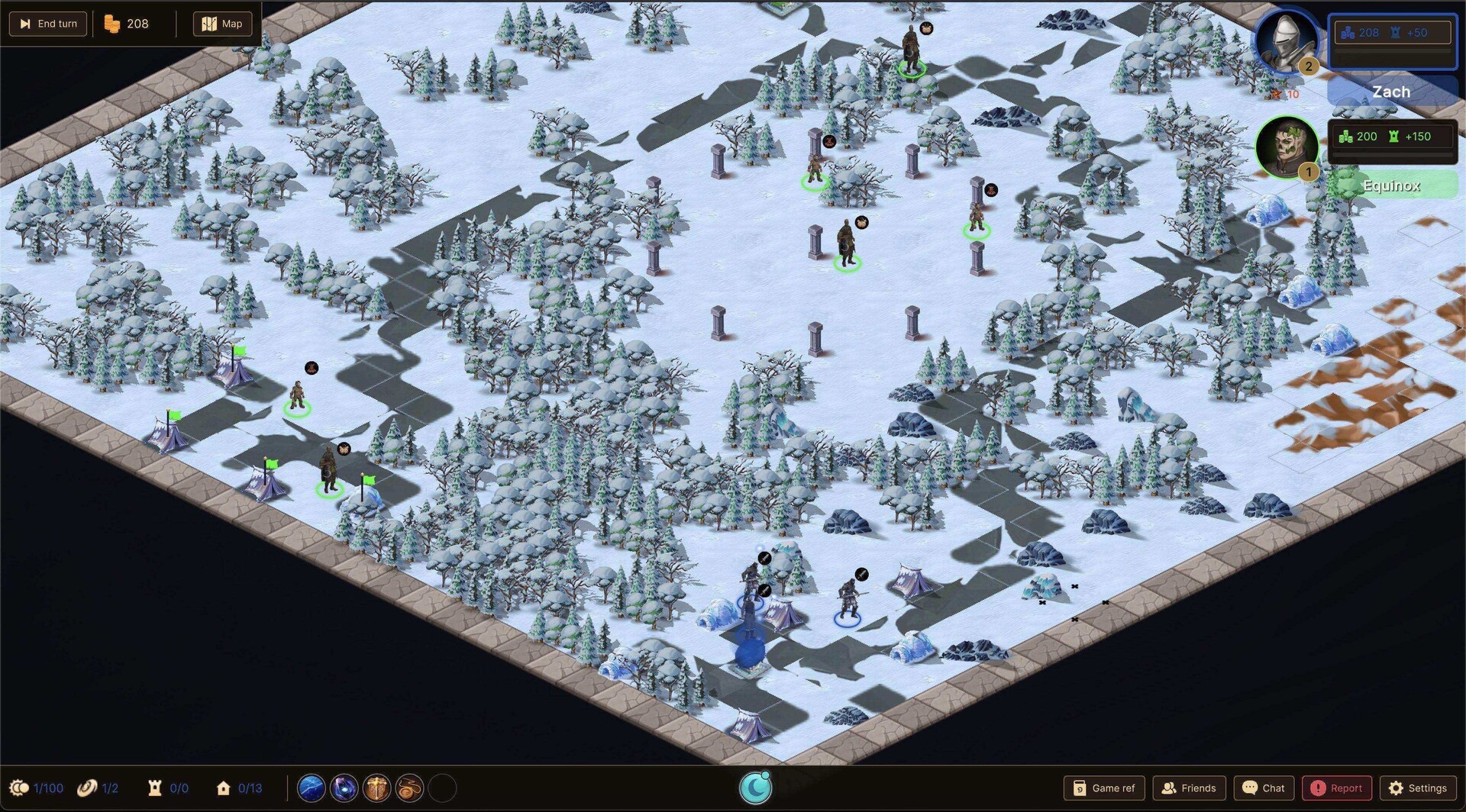Click the empty fifth spell slot

pyautogui.click(x=441, y=788)
